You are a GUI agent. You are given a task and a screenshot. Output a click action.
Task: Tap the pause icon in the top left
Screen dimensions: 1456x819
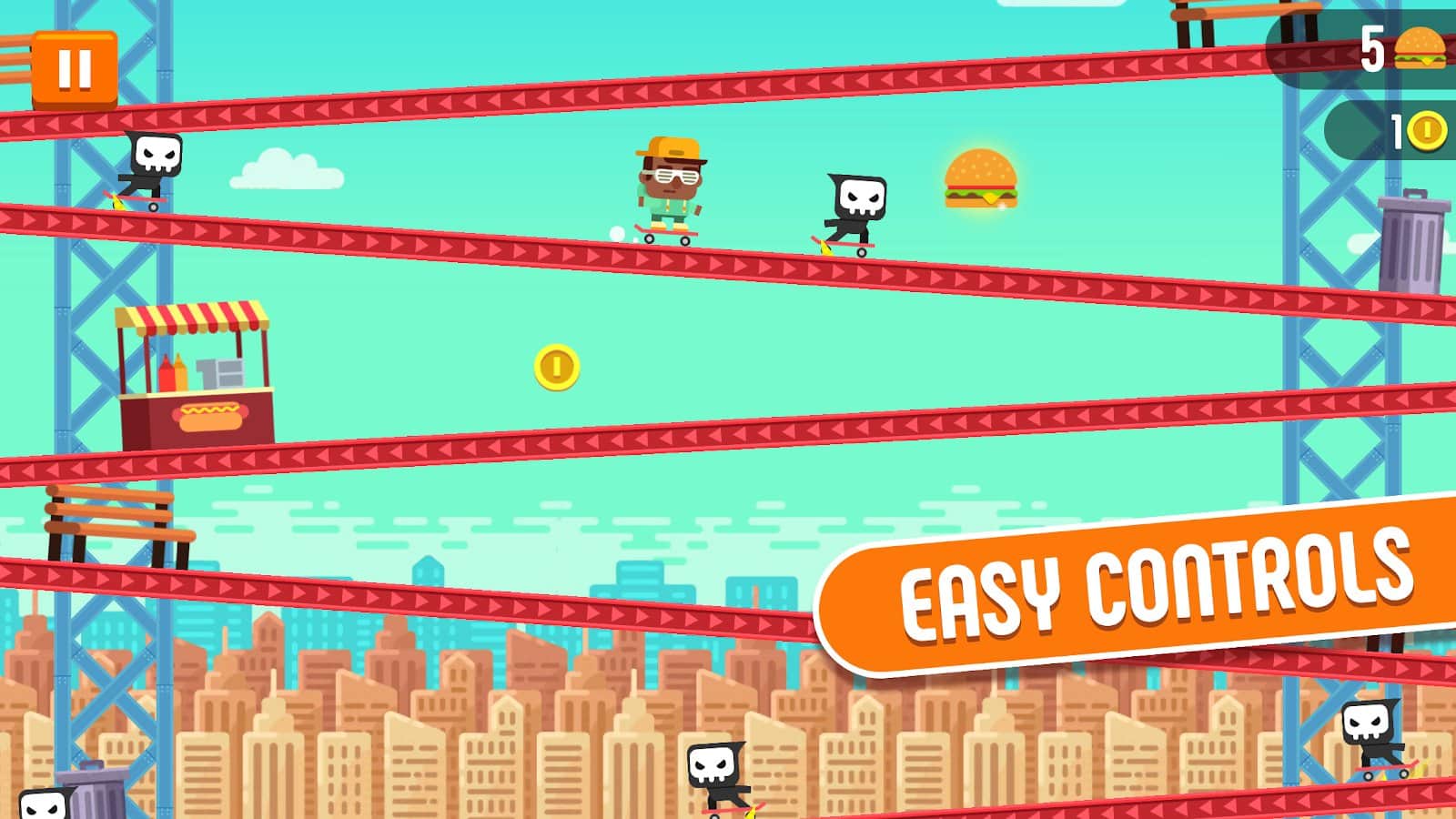(x=76, y=66)
